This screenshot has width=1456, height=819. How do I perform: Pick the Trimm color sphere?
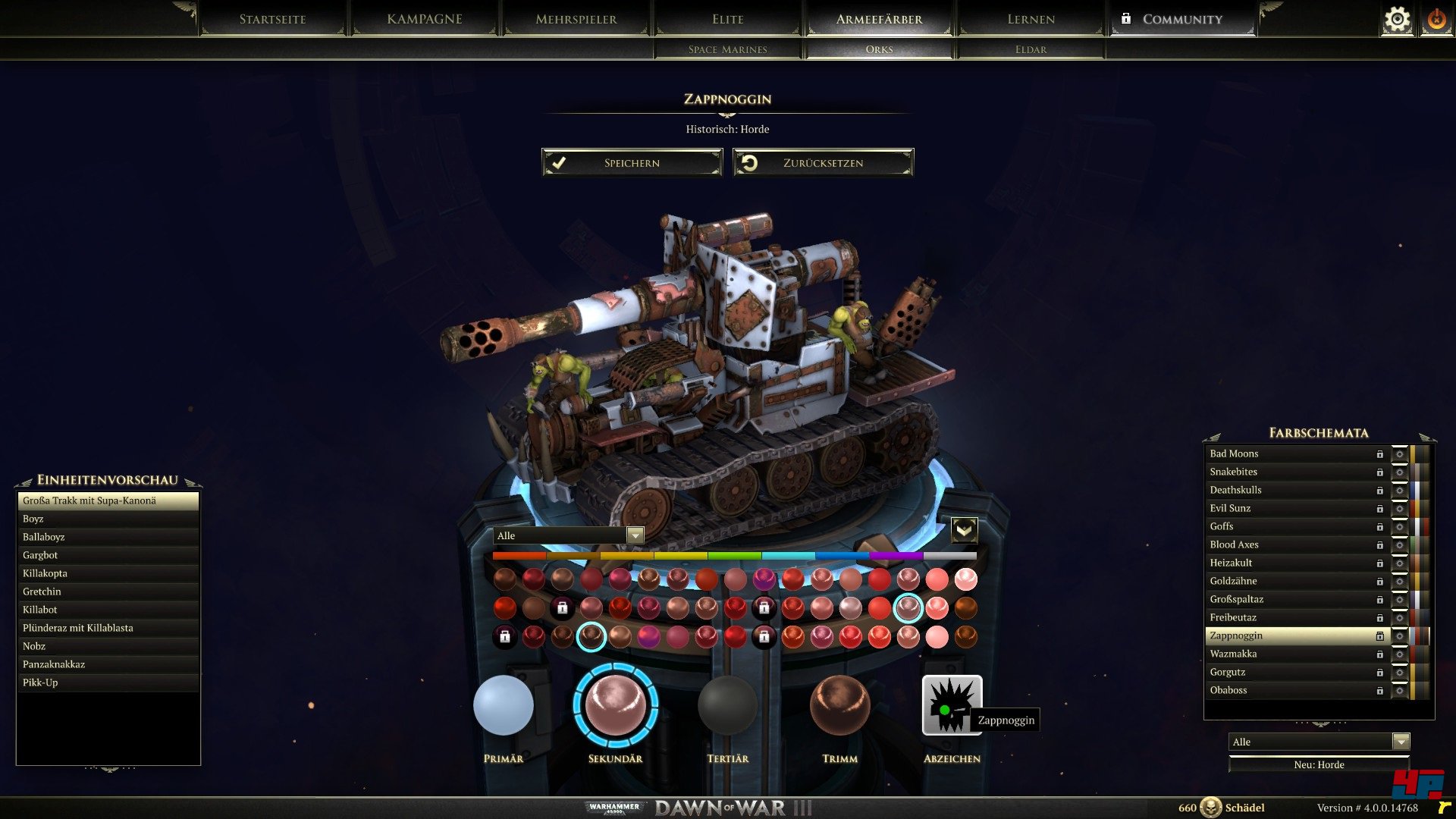click(839, 705)
